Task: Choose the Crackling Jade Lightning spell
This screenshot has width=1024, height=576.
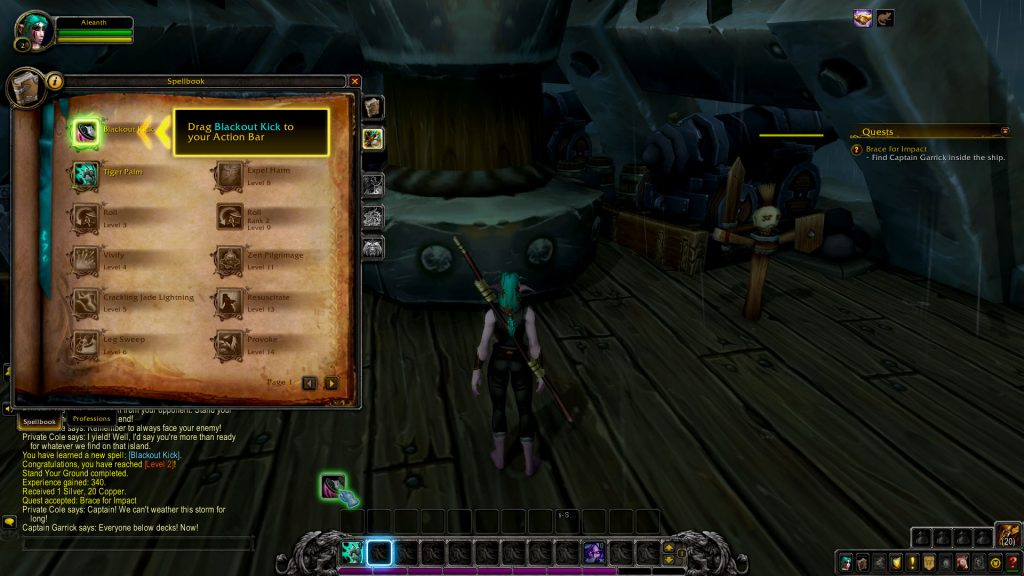Action: 86,303
